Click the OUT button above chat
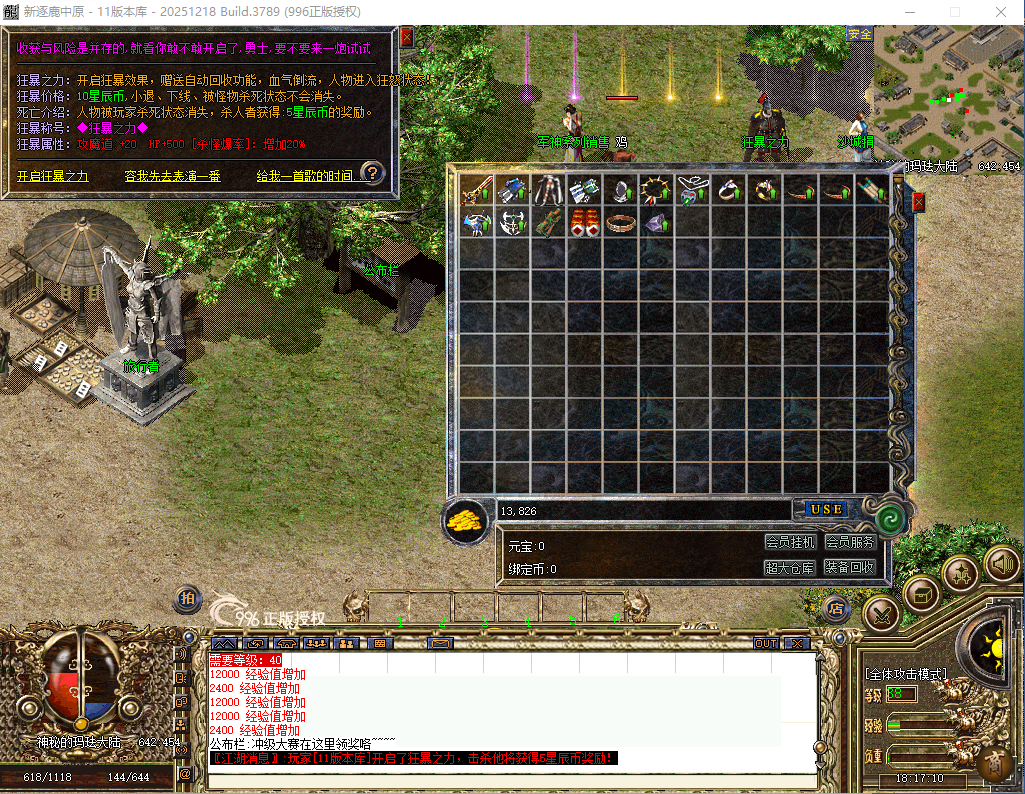The width and height of the screenshot is (1025, 794). click(x=766, y=643)
